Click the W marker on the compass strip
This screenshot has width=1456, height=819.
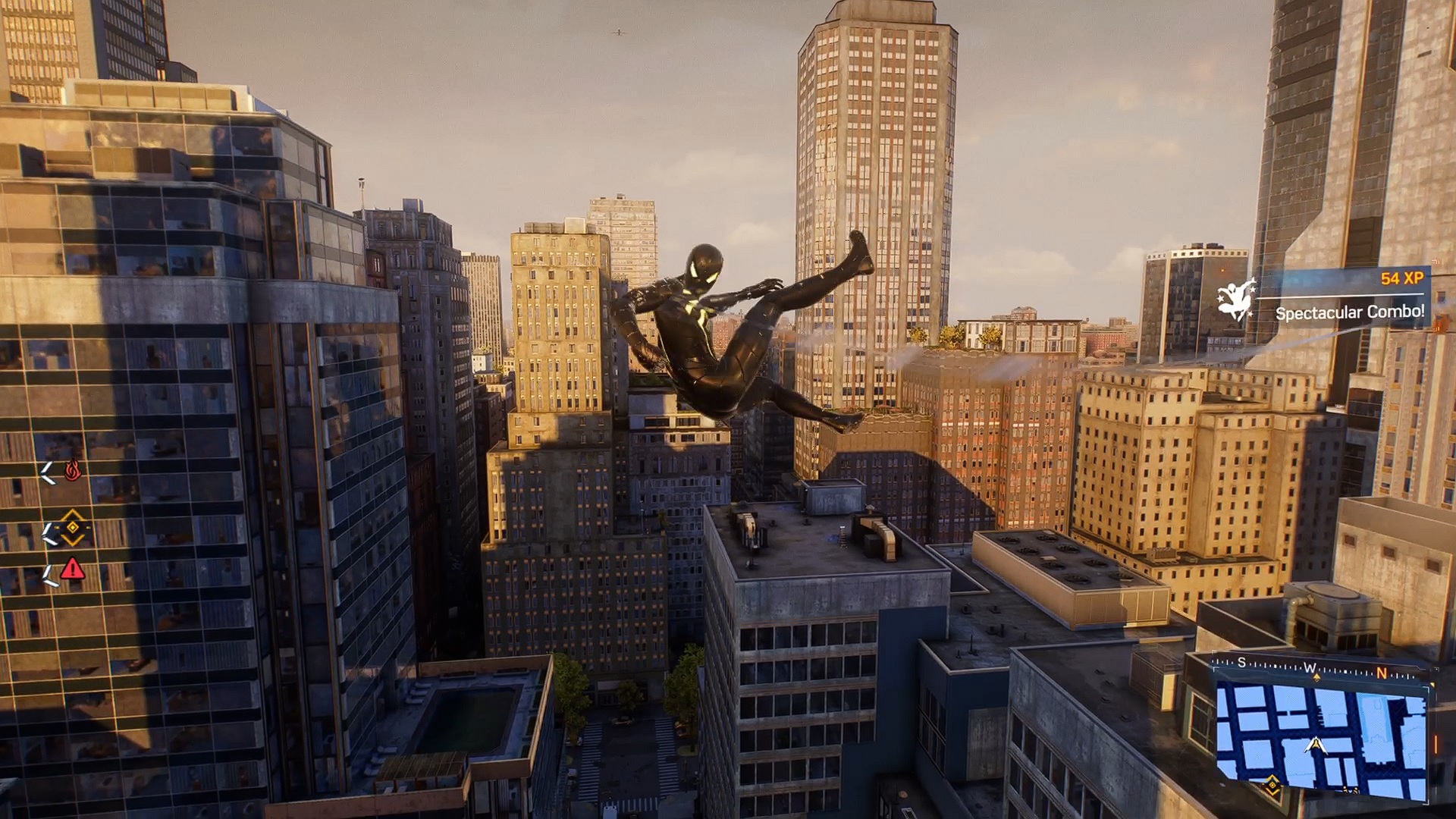tap(1310, 668)
